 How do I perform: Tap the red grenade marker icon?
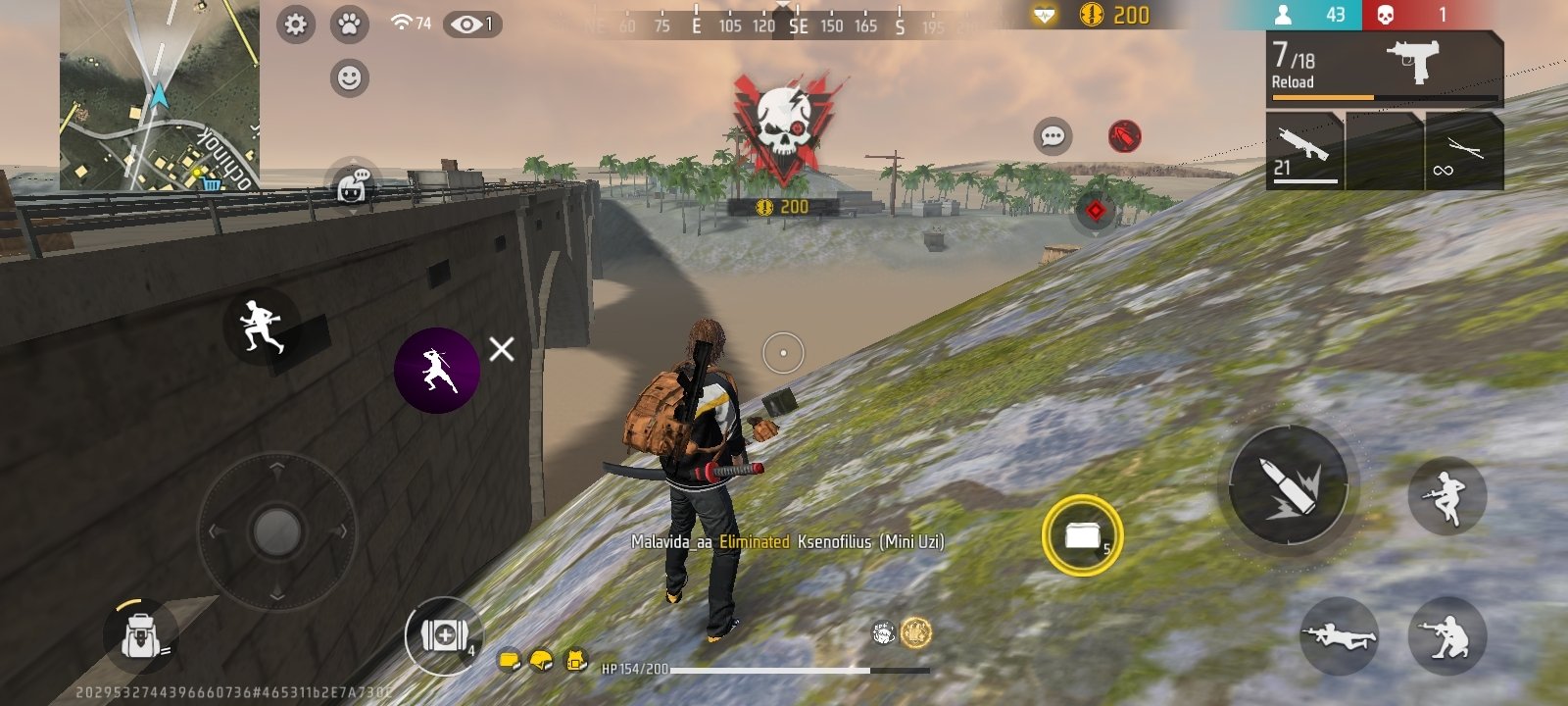tap(1124, 136)
